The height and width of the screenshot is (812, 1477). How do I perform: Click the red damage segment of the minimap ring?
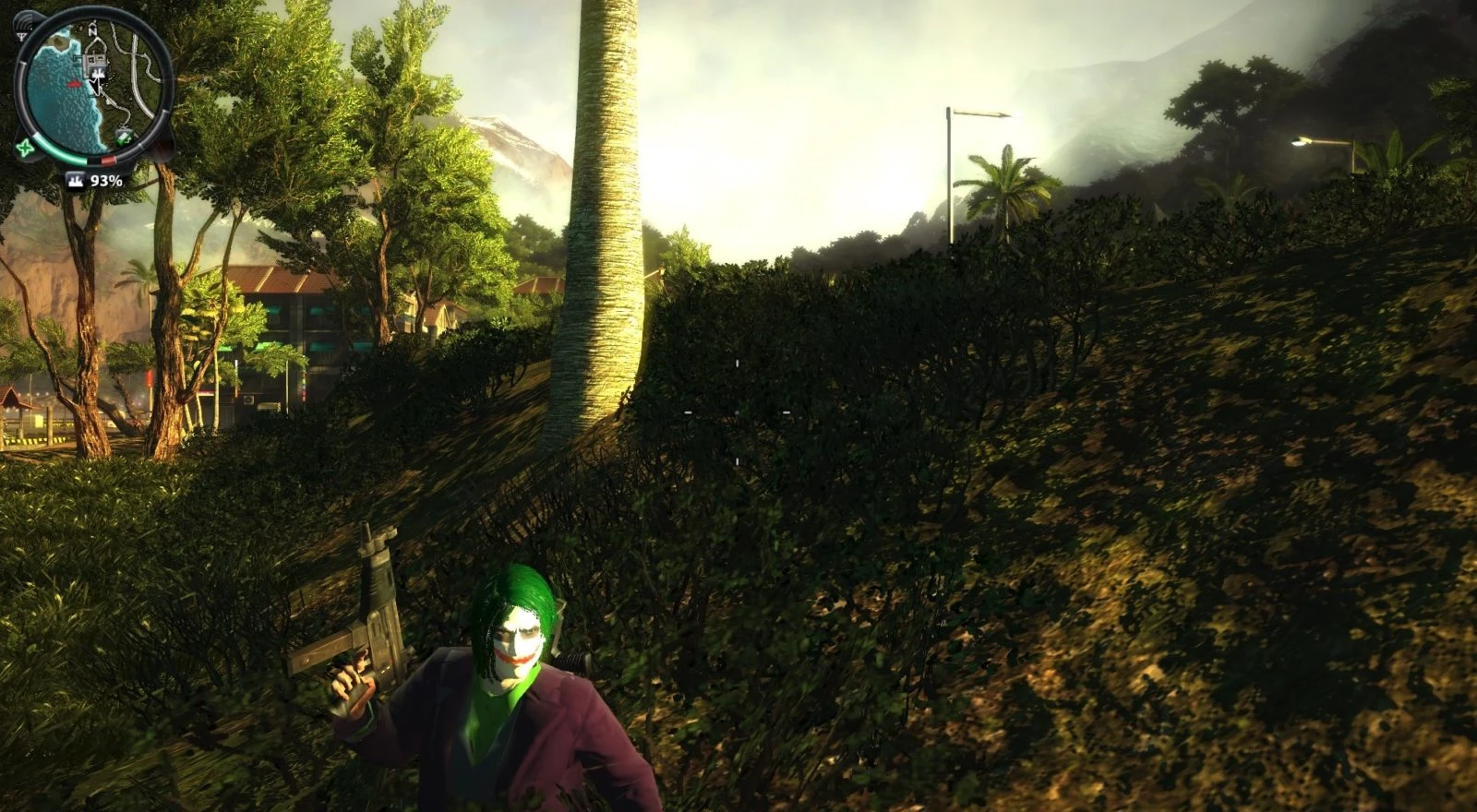[x=107, y=160]
